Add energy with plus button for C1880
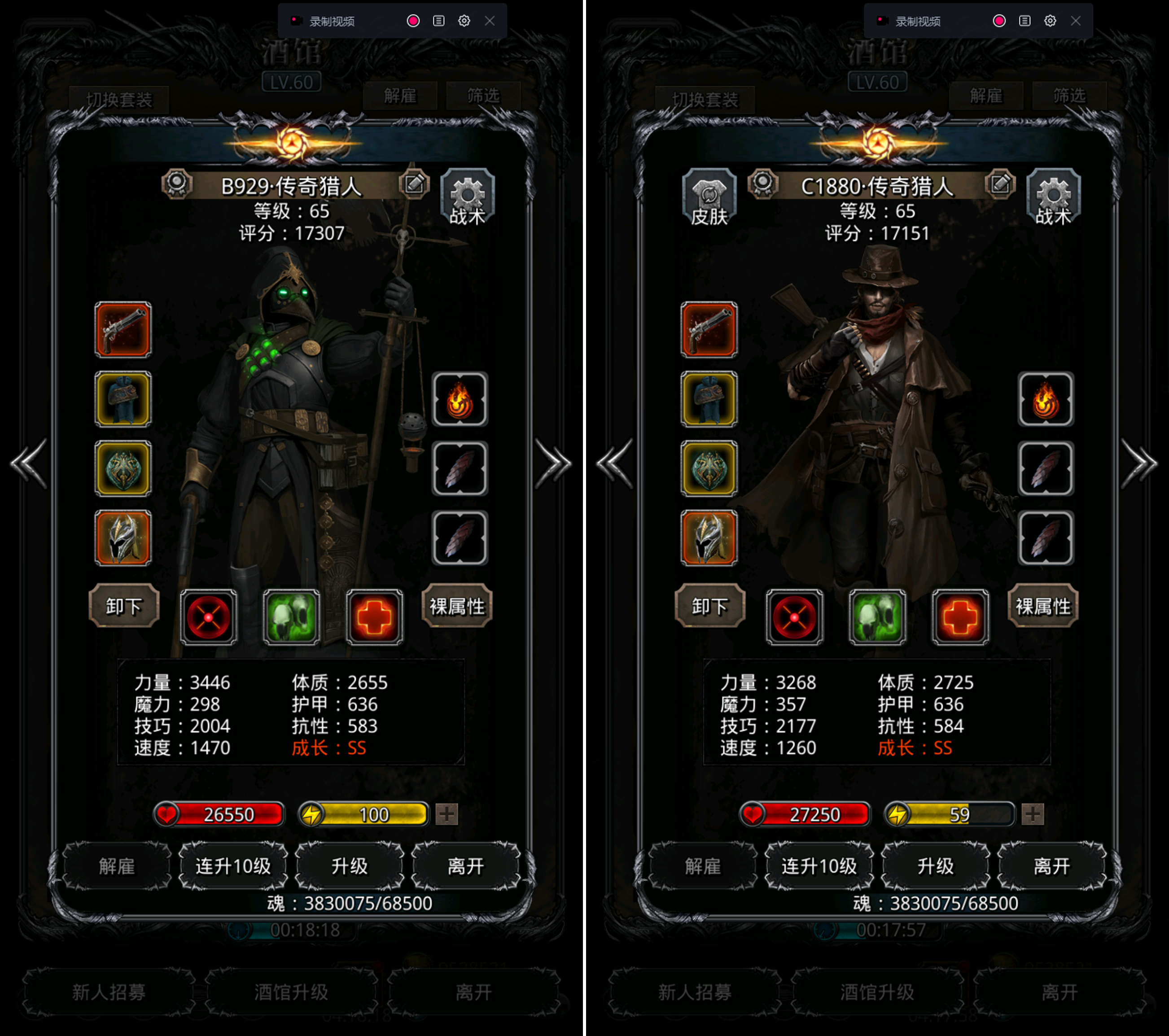This screenshot has width=1169, height=1036. click(1032, 814)
